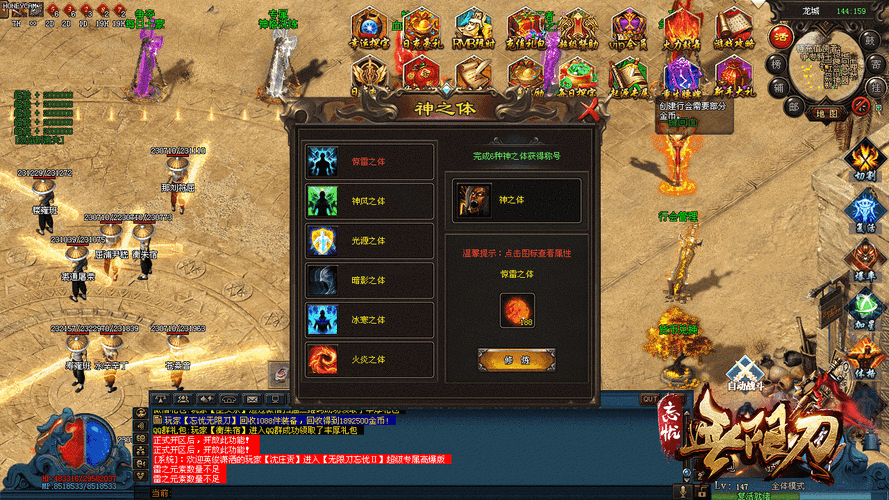The image size is (889, 500).
Task: Select the 火炎之体 entry
Action: (x=369, y=360)
